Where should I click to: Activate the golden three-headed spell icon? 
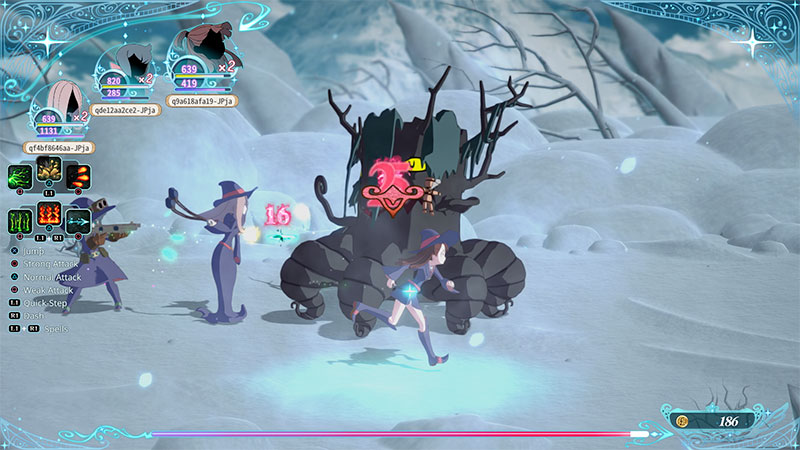coord(48,170)
